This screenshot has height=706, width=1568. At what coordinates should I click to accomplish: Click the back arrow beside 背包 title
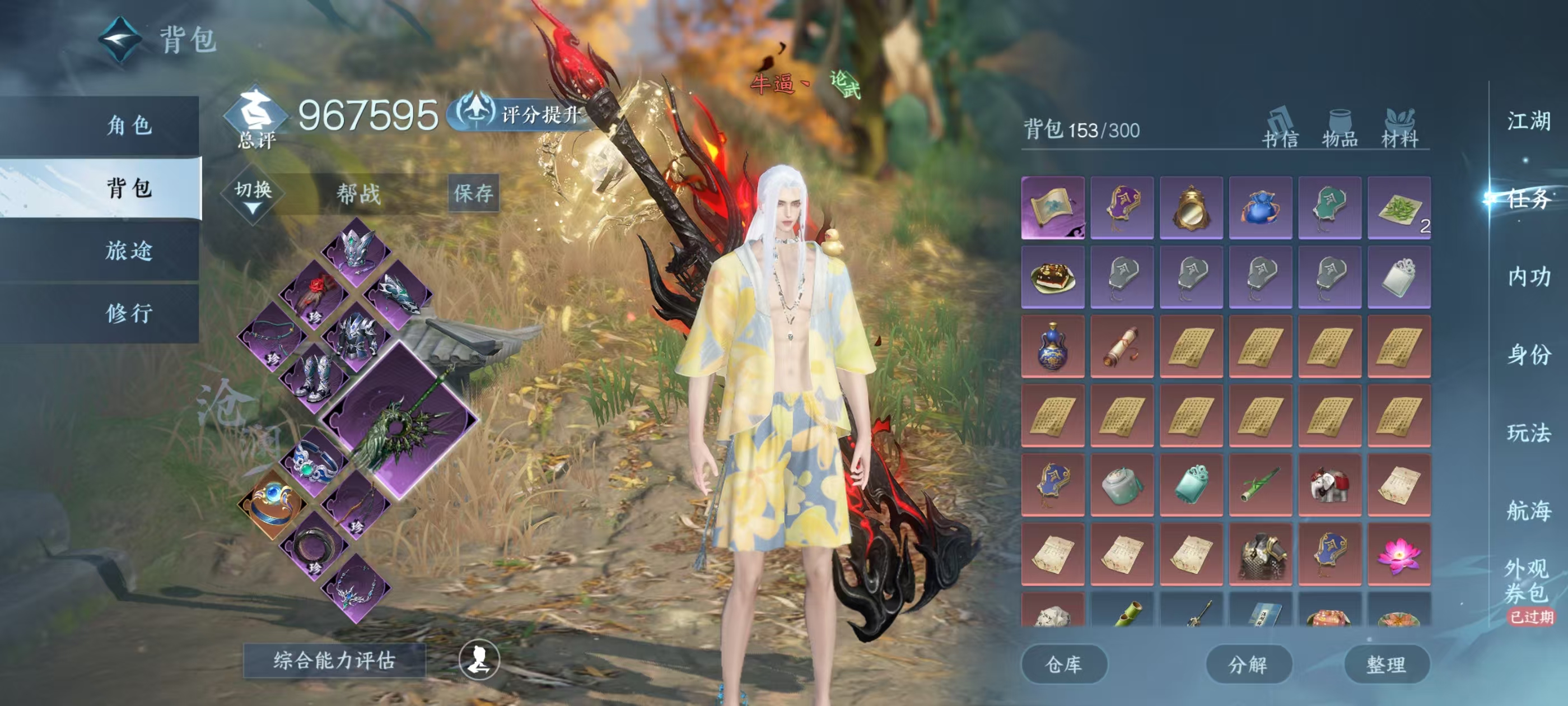click(120, 40)
